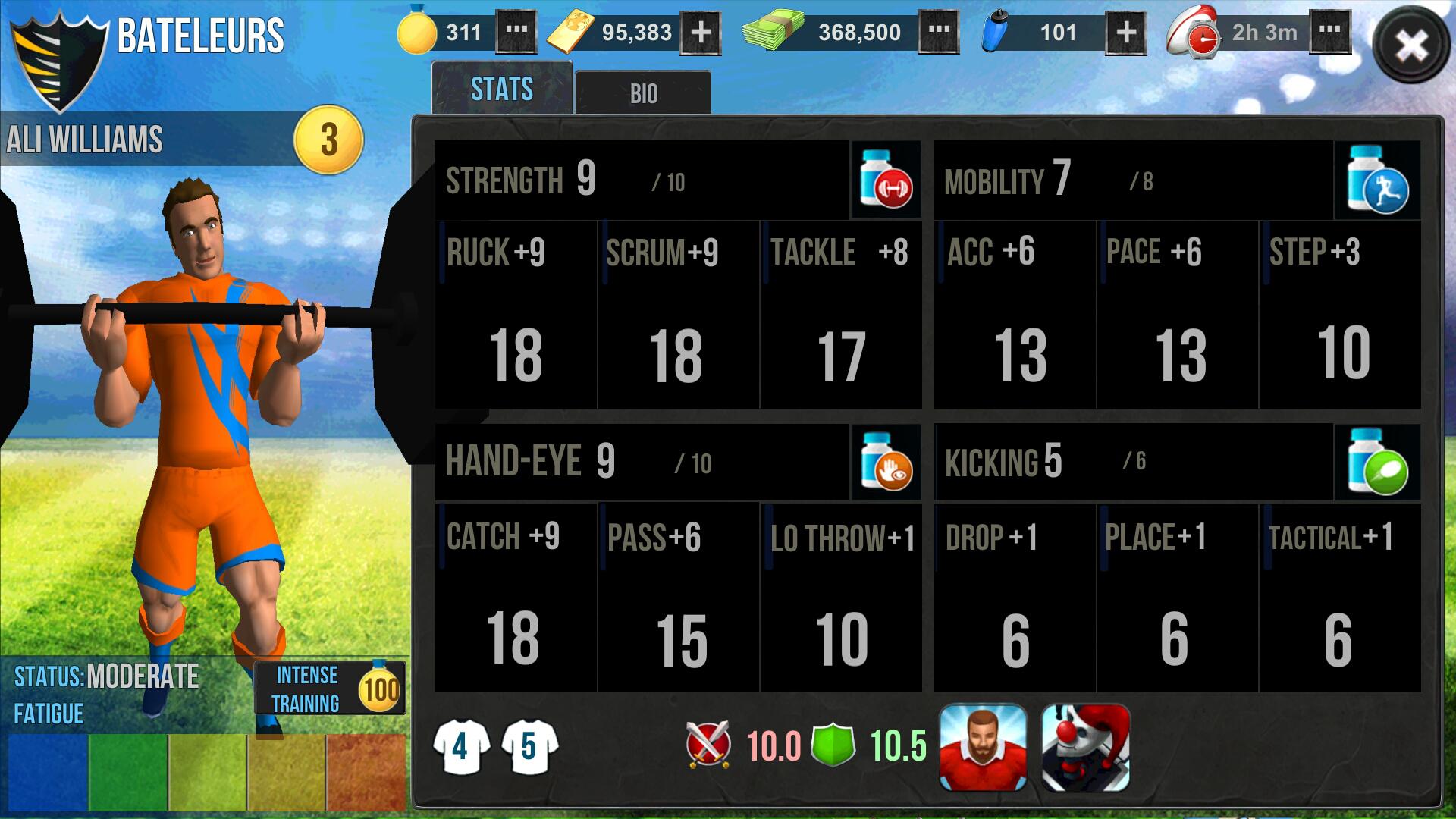Add more gold tickets with plus button

coord(701,33)
